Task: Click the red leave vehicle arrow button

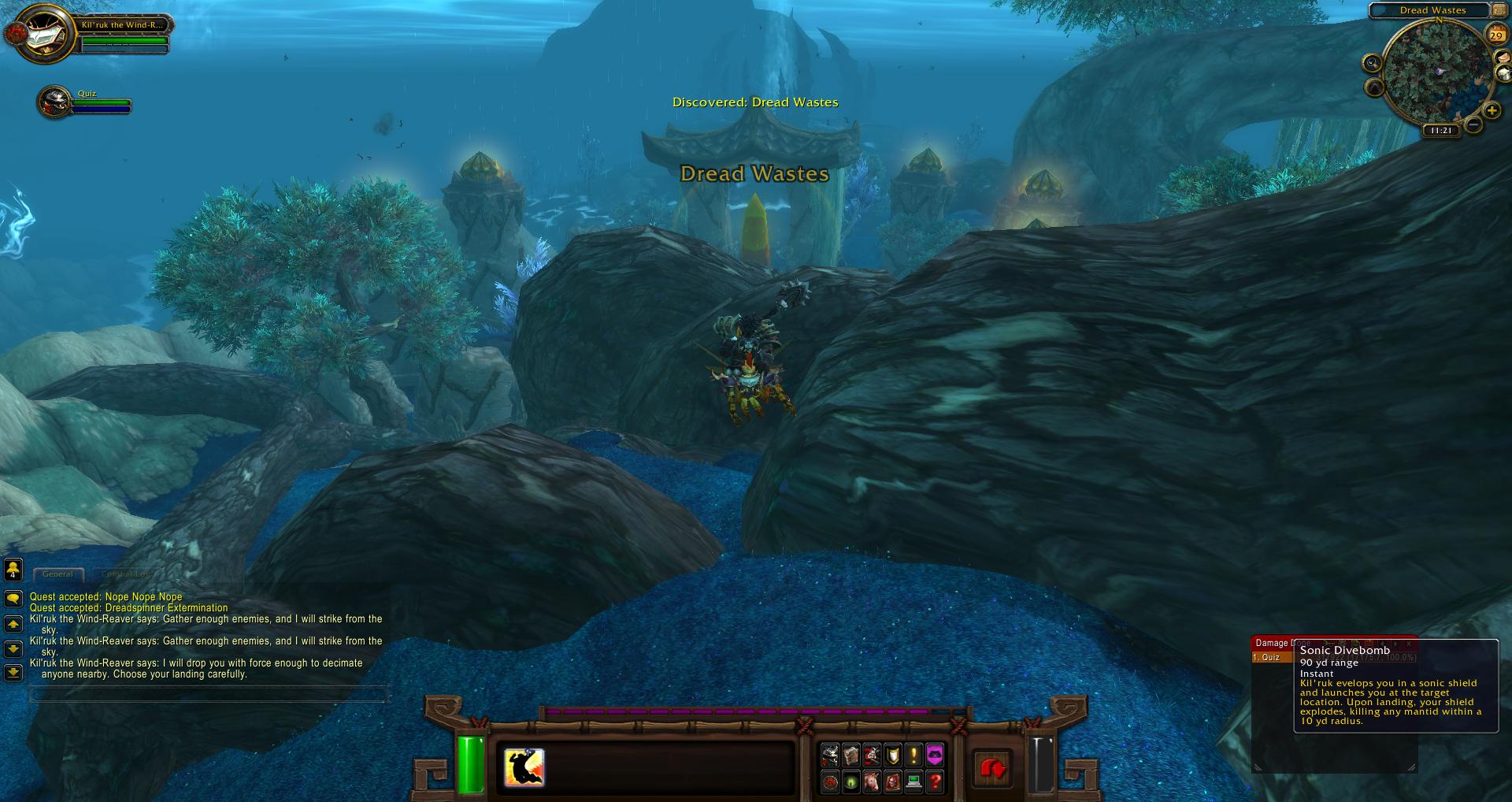Action: 992,768
